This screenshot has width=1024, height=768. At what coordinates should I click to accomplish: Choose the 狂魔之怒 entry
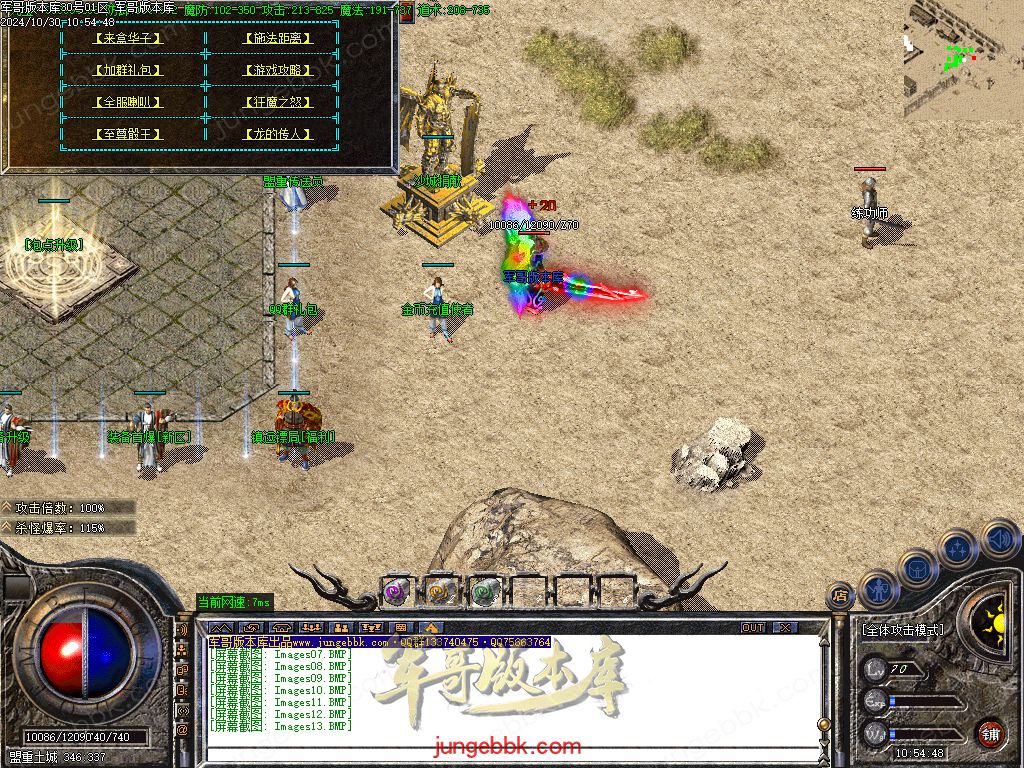click(x=277, y=102)
